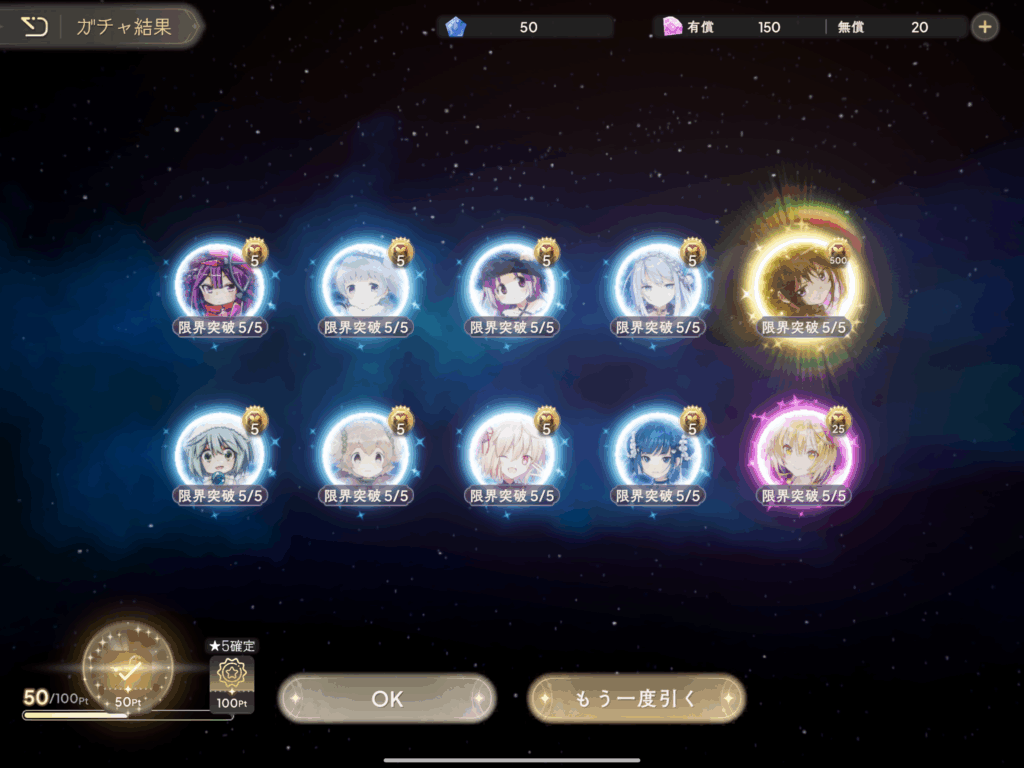Screen dimensions: 1024x768
Task: Select the pink-glowing blonde character result
Action: point(803,453)
